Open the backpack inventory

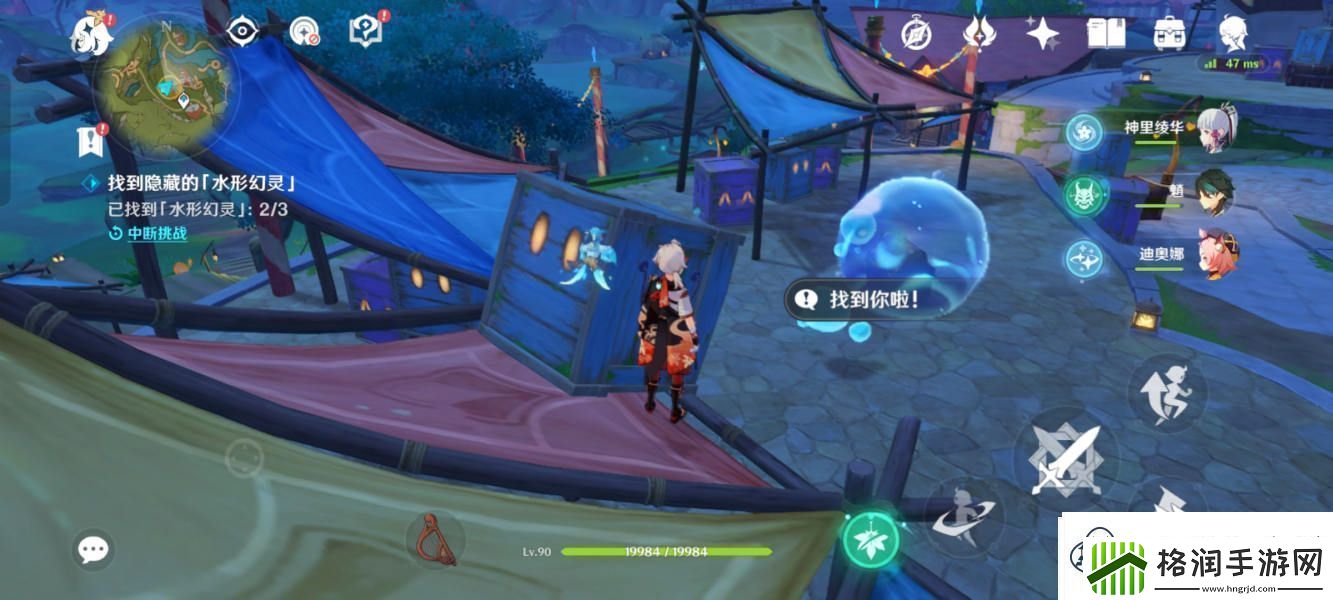click(1169, 33)
